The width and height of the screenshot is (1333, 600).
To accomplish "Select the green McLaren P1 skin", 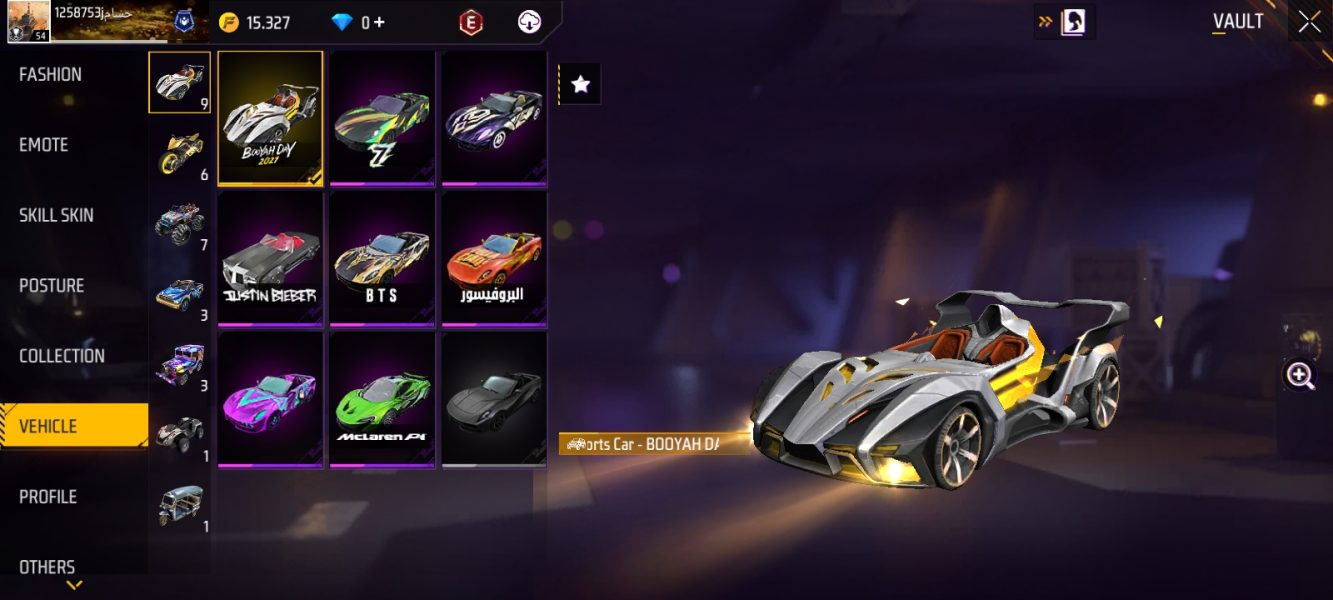I will click(382, 399).
